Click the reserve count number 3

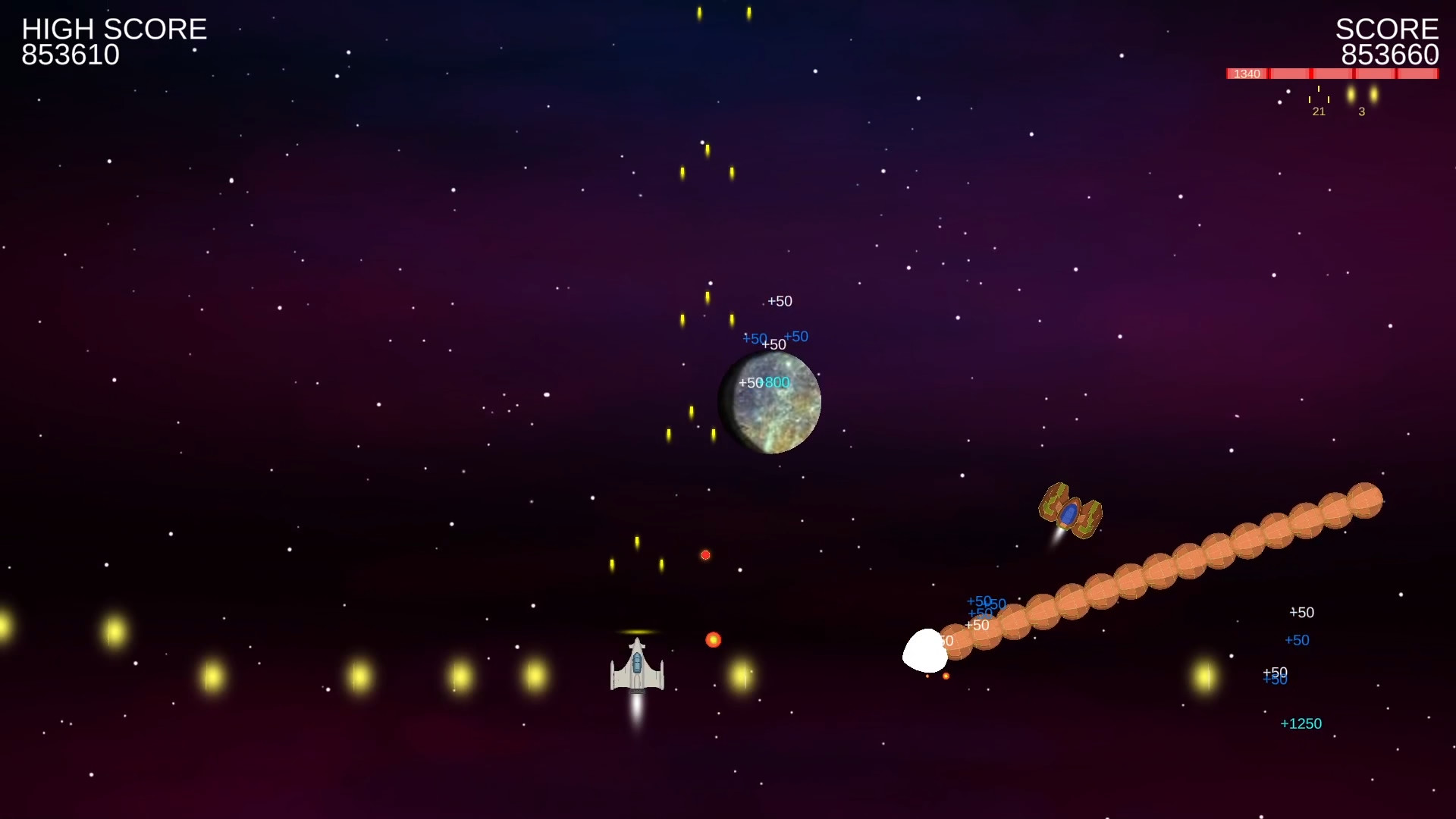pyautogui.click(x=1362, y=111)
